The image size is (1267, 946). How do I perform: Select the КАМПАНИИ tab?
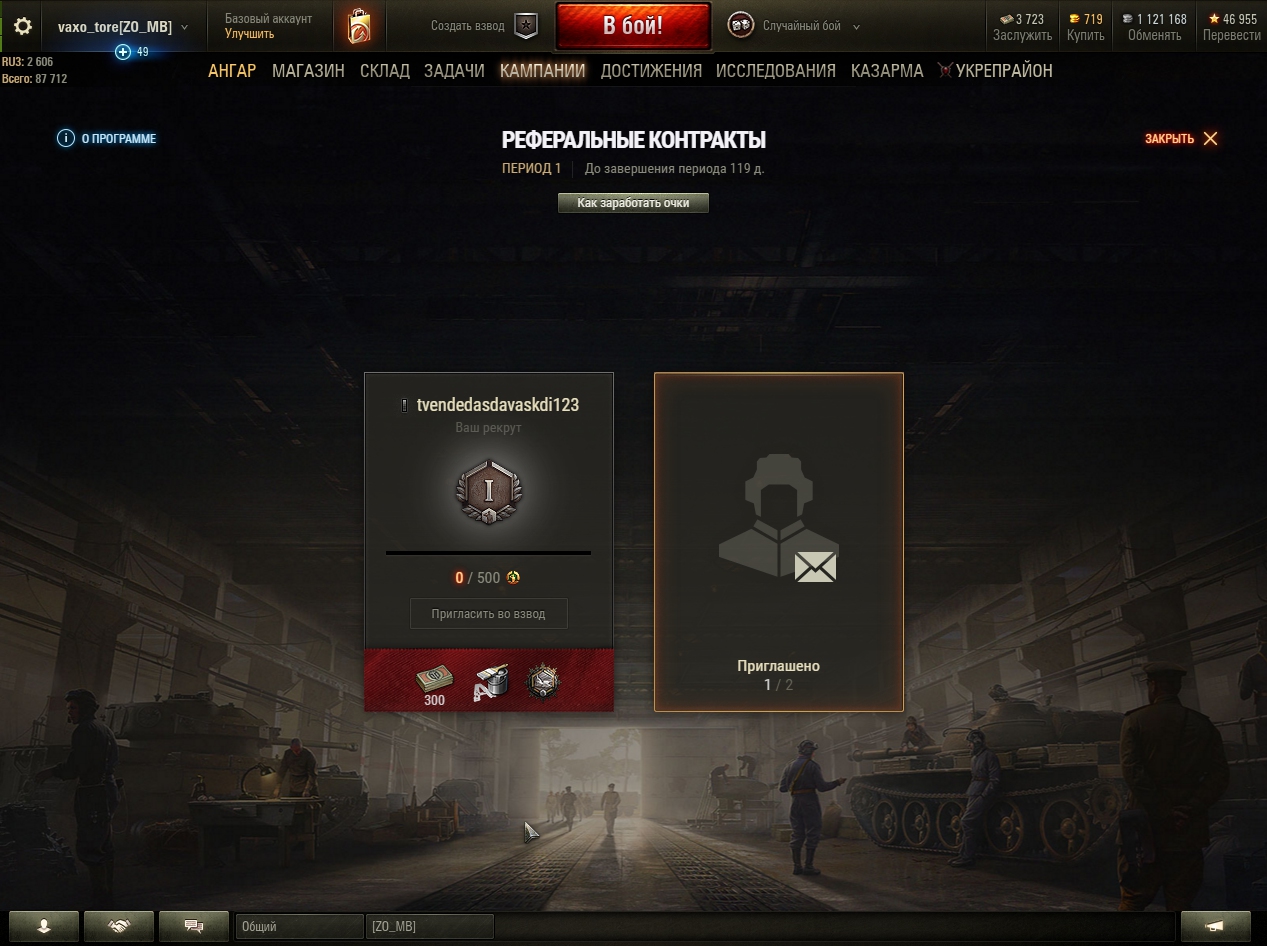click(543, 71)
